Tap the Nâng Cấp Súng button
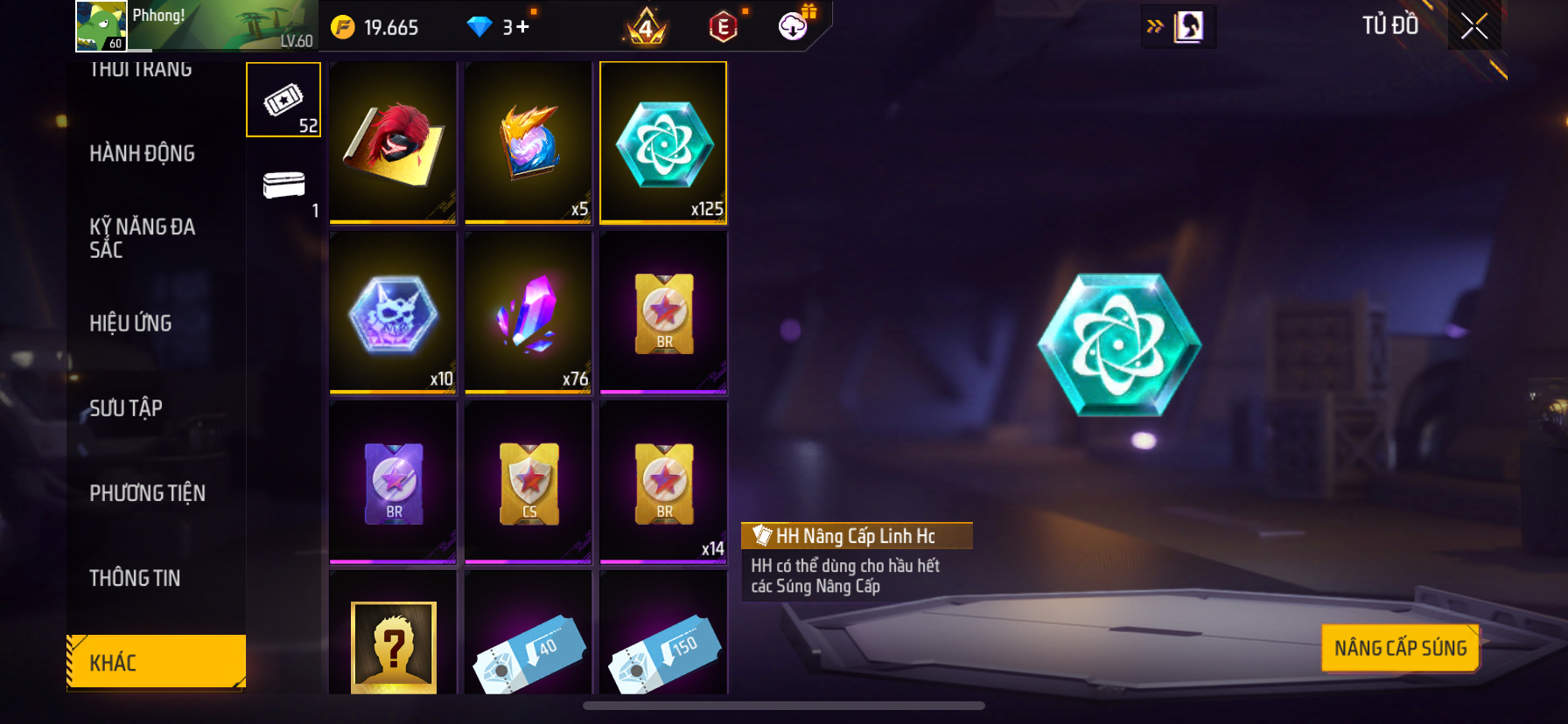 click(1400, 648)
